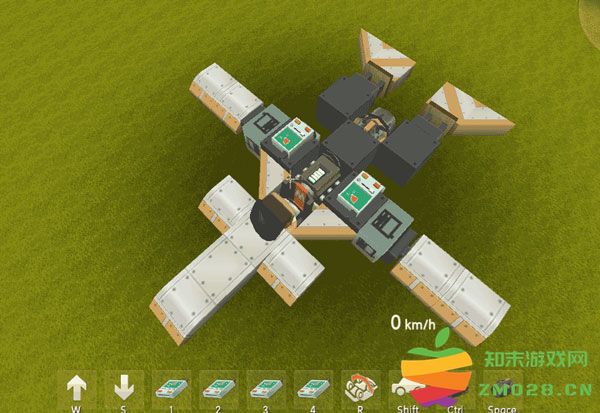The width and height of the screenshot is (600, 413).
Task: Select the up arrow control slot
Action: pos(77,389)
